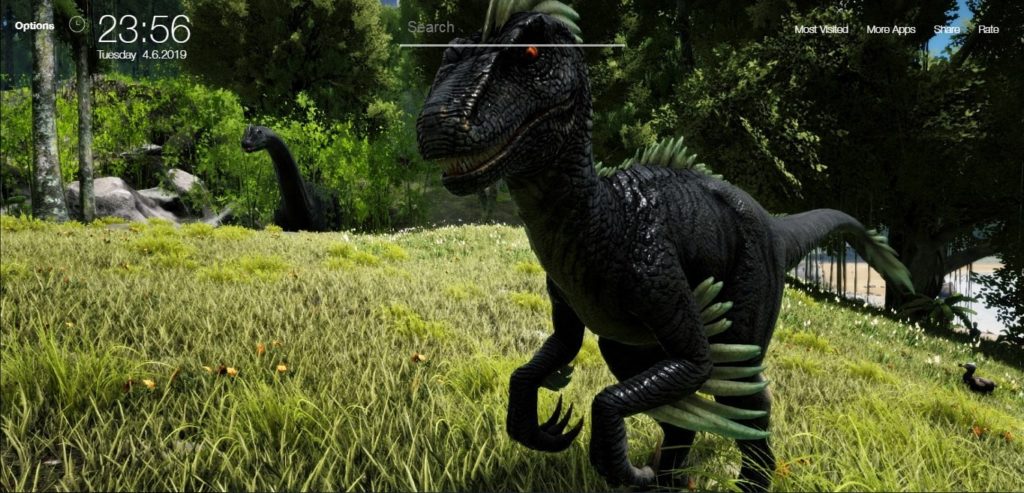Screen dimensions: 1024x493
Task: Rate the extension
Action: (x=988, y=30)
